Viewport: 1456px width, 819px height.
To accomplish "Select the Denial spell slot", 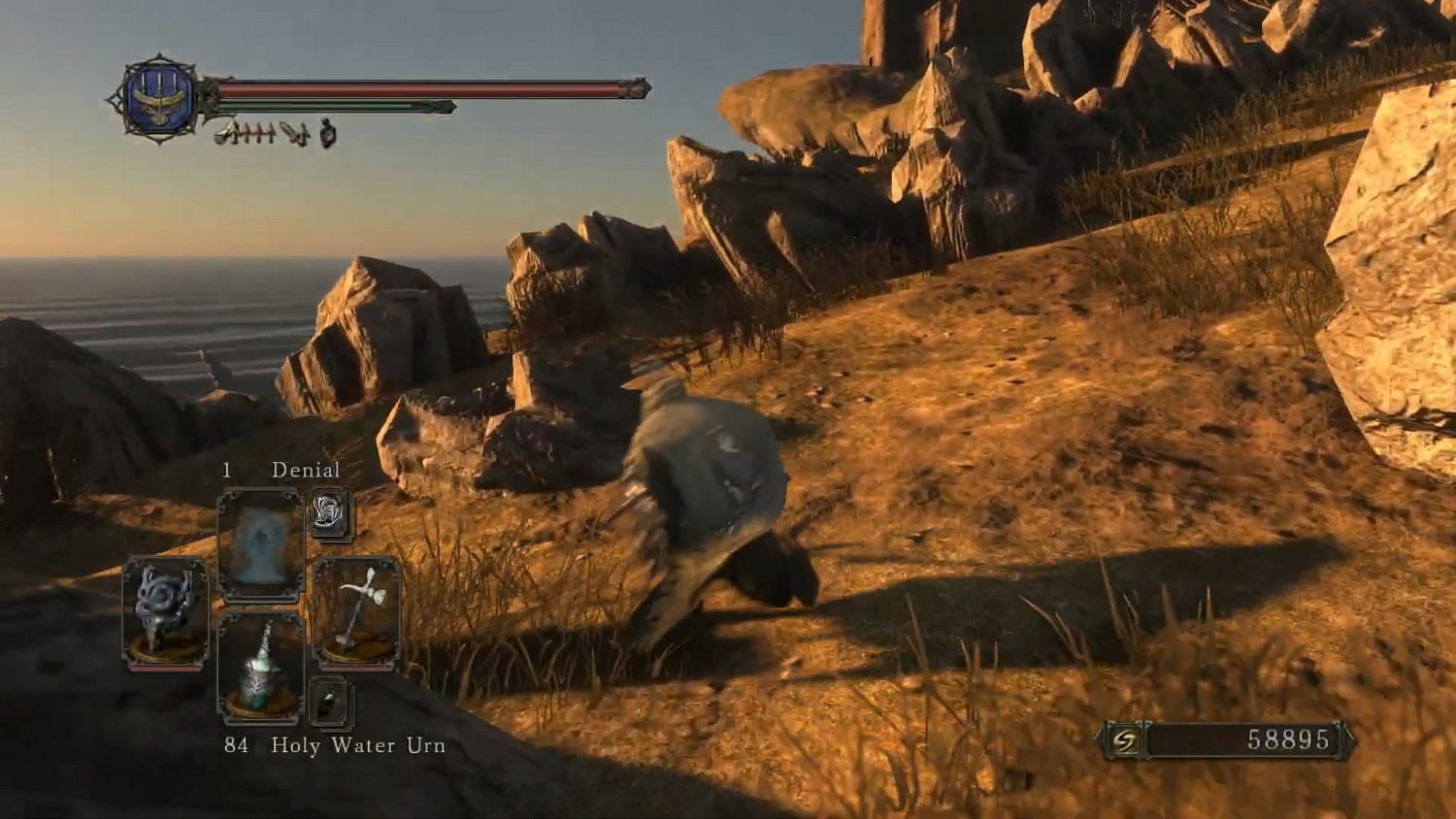I will 260,545.
